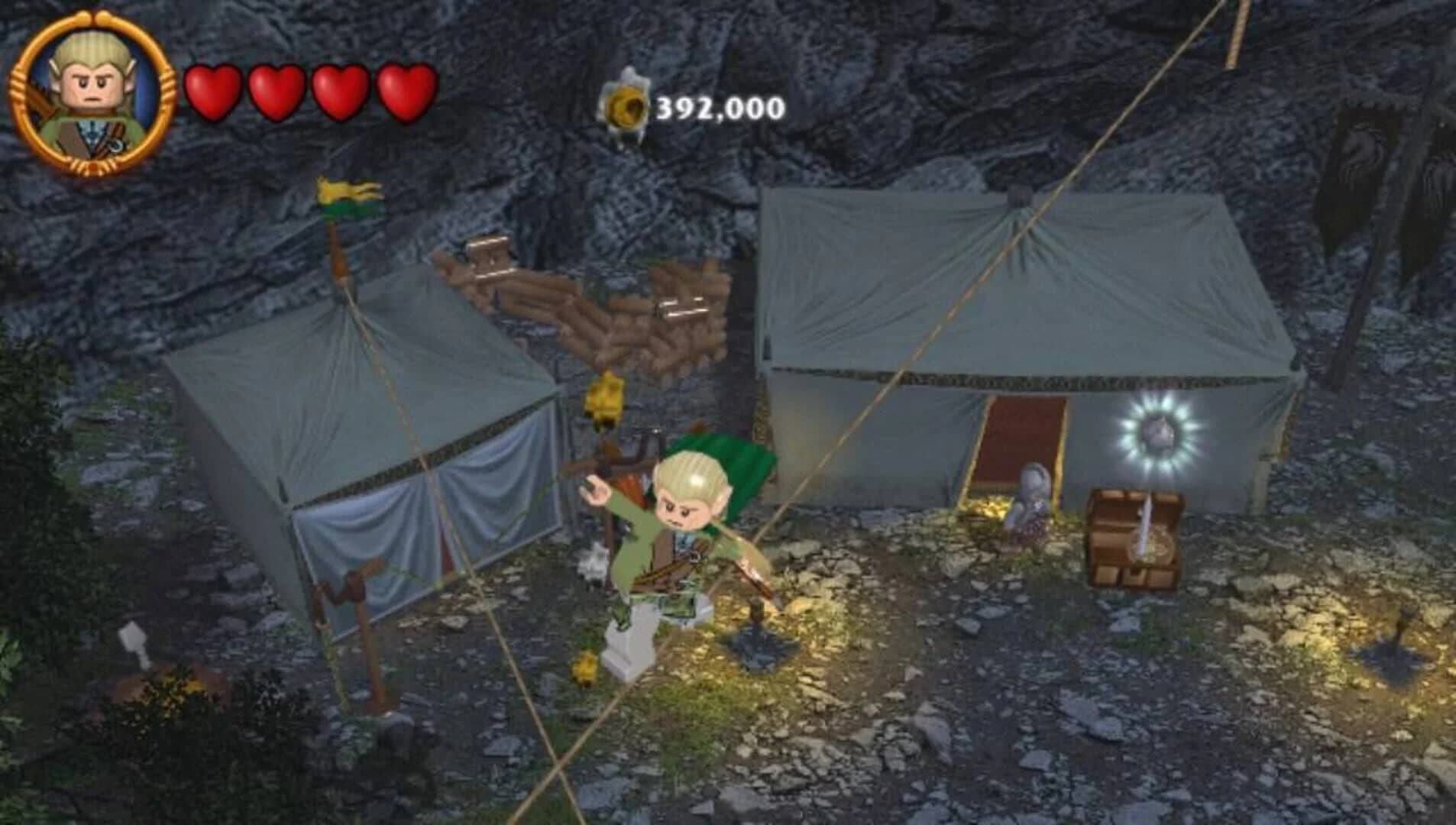Select the Legolas minifigure in the scene
This screenshot has height=825, width=1456.
click(x=680, y=527)
